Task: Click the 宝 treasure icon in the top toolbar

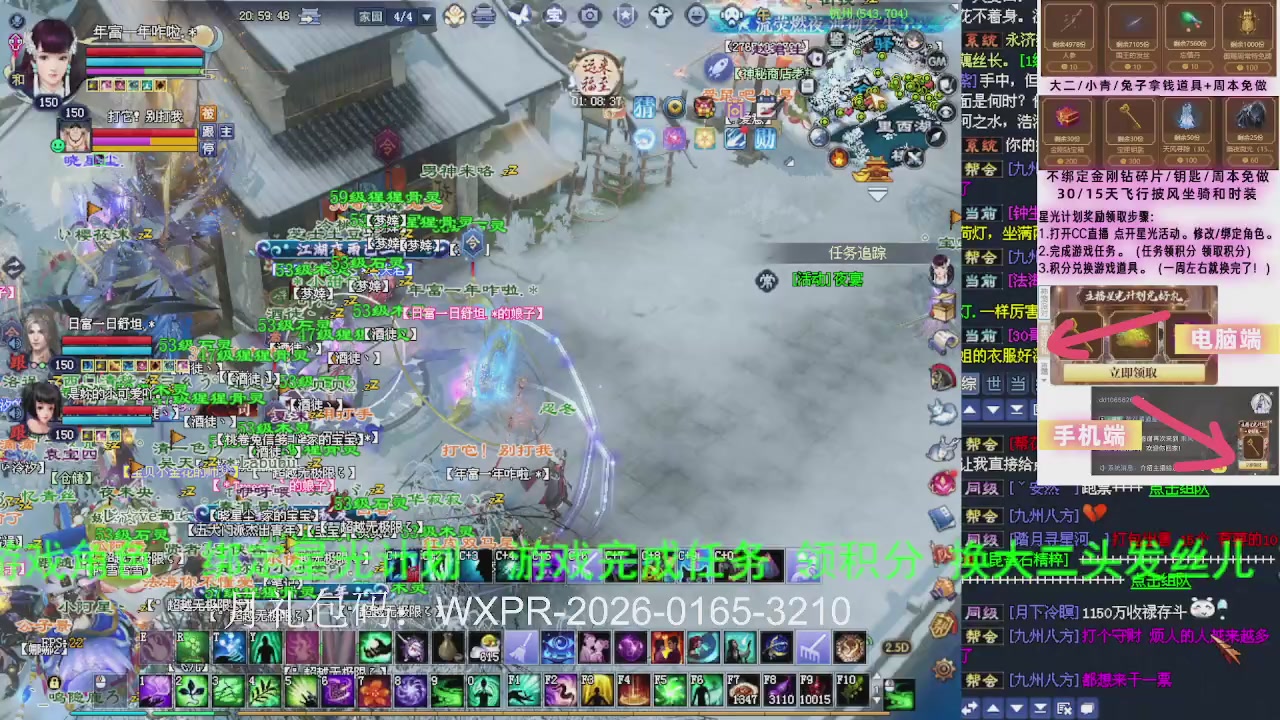Action: (556, 16)
